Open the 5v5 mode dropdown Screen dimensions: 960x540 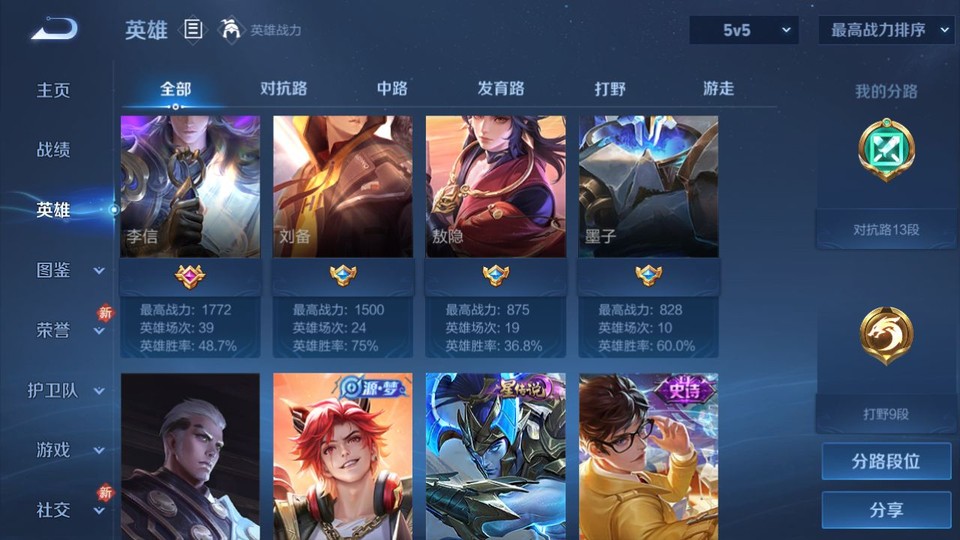(x=744, y=30)
